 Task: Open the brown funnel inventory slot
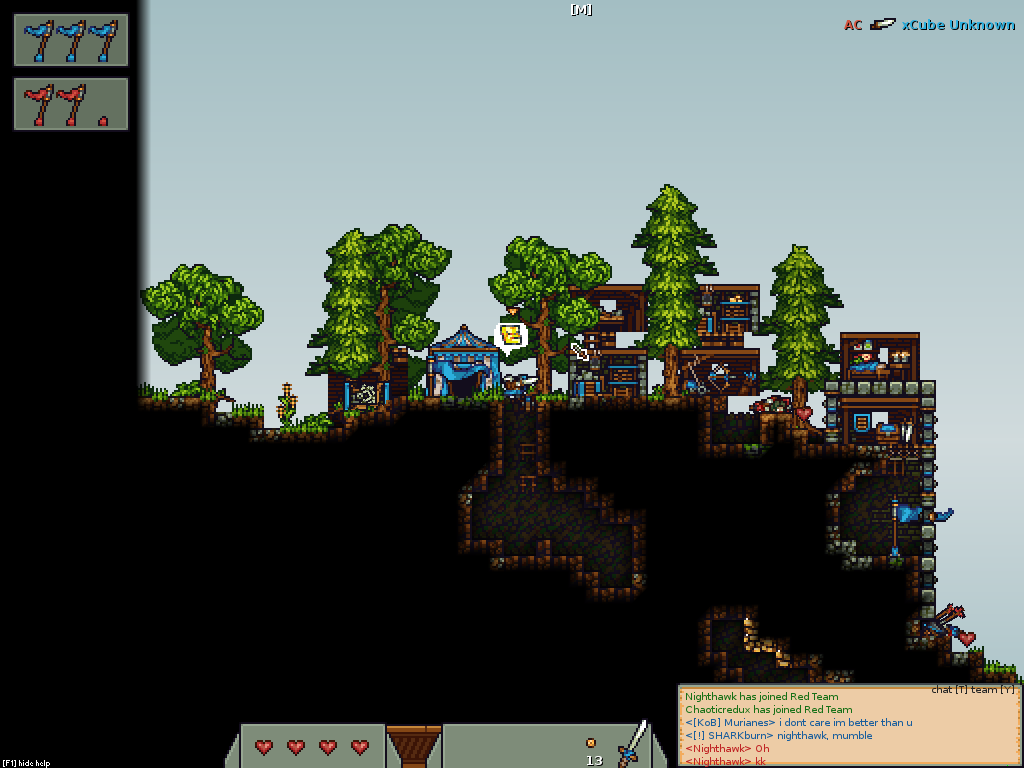[x=413, y=746]
